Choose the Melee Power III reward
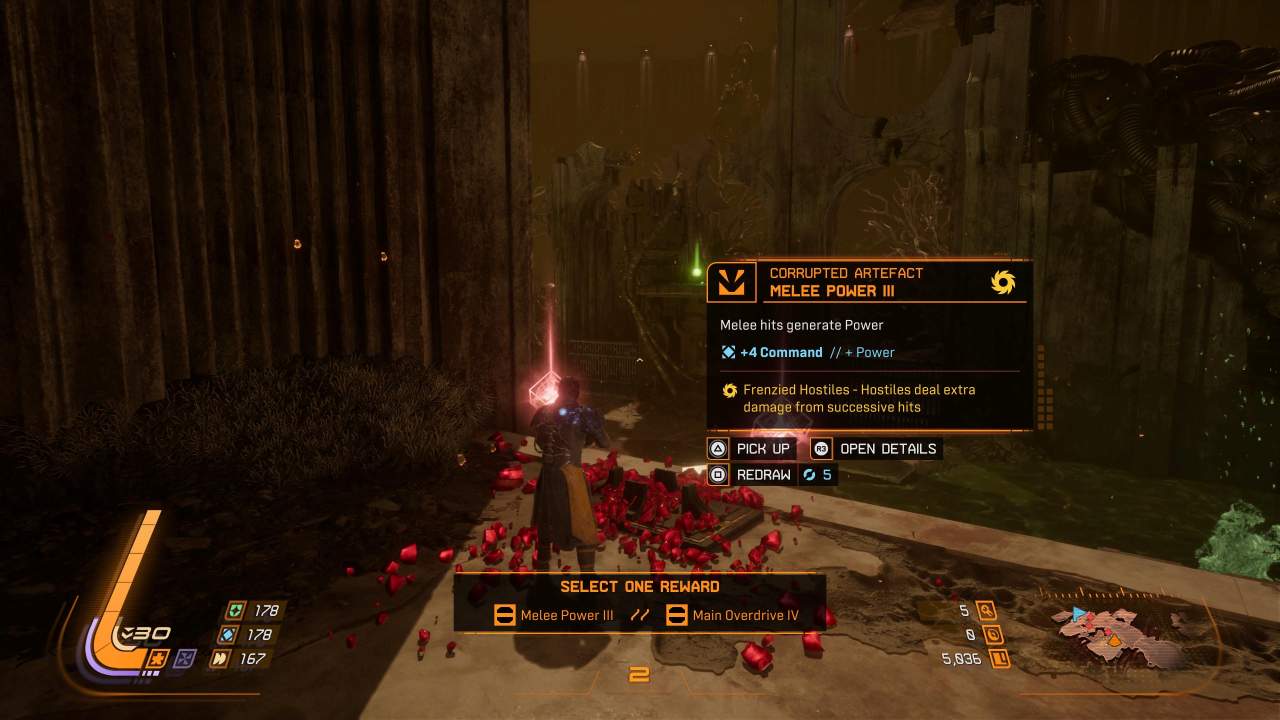 pyautogui.click(x=555, y=615)
